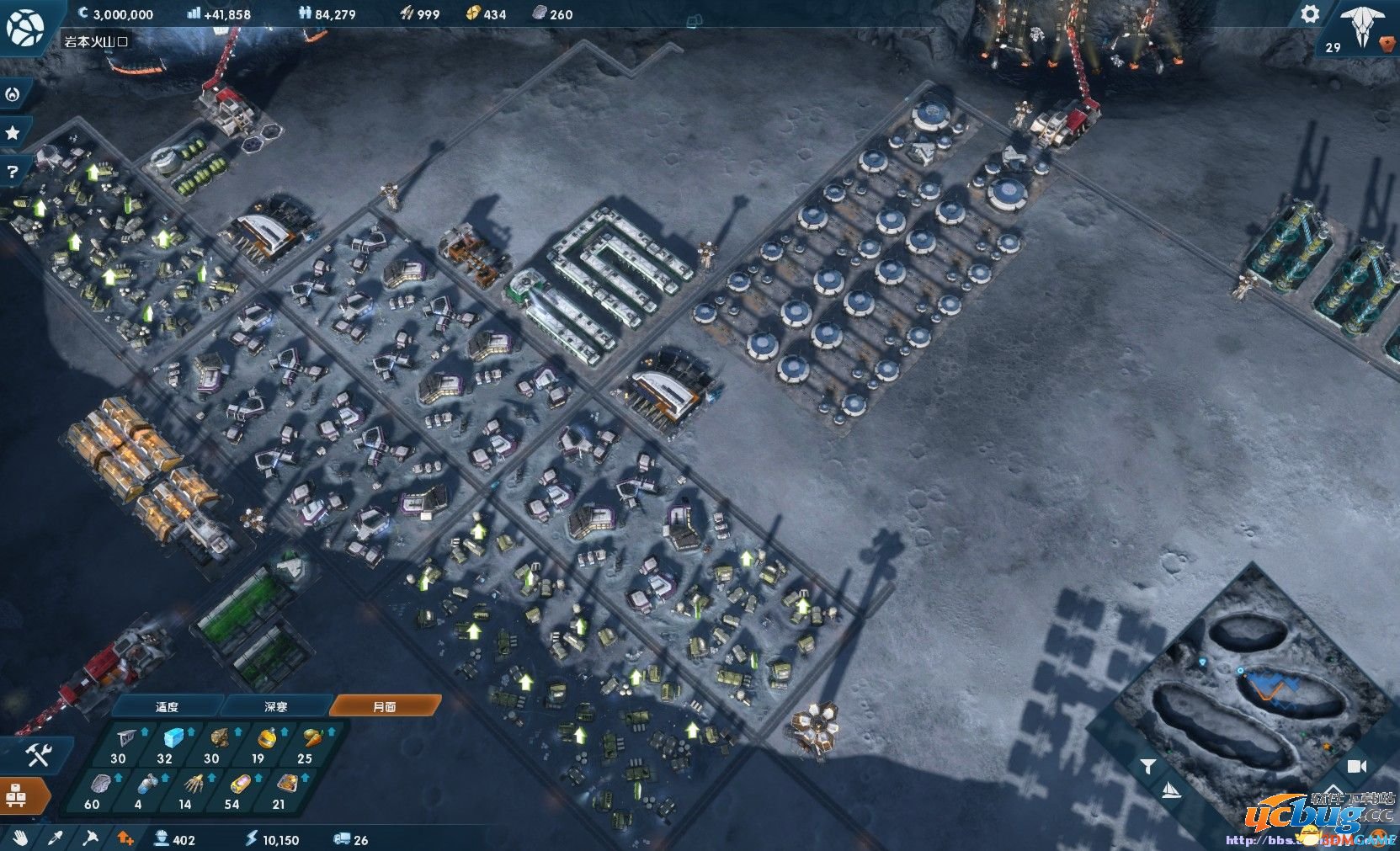The image size is (1400, 851).
Task: Activate the orange building upgrade tool
Action: (x=125, y=838)
